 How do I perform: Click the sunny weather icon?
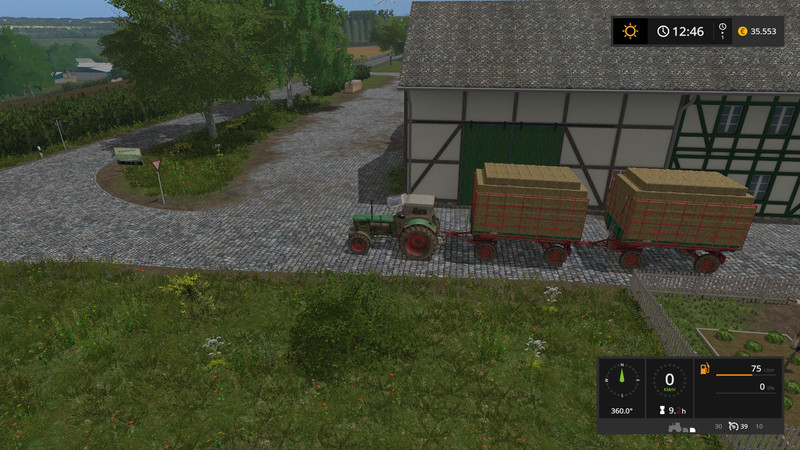point(630,31)
